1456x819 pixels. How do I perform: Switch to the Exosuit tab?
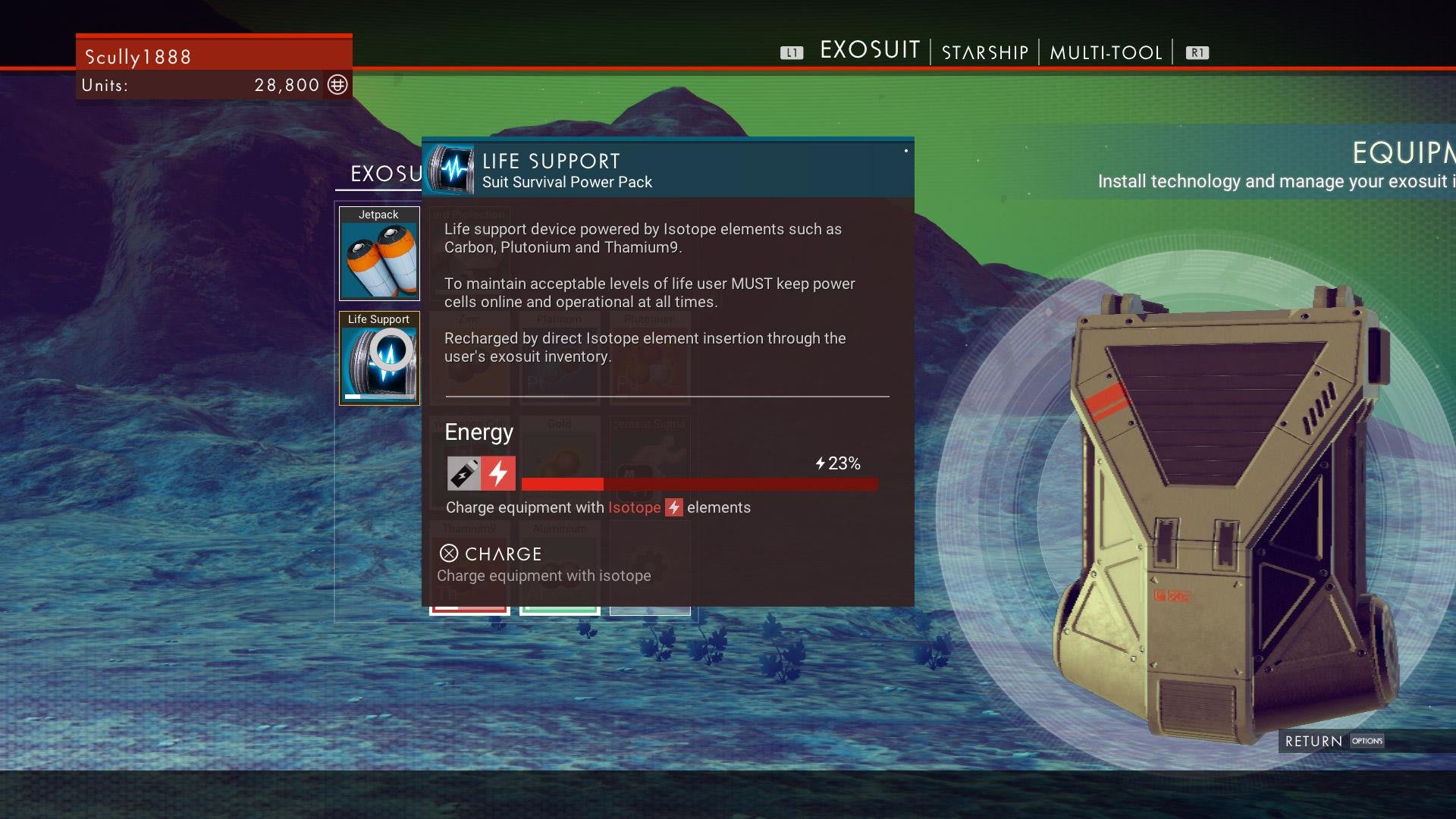click(x=869, y=51)
